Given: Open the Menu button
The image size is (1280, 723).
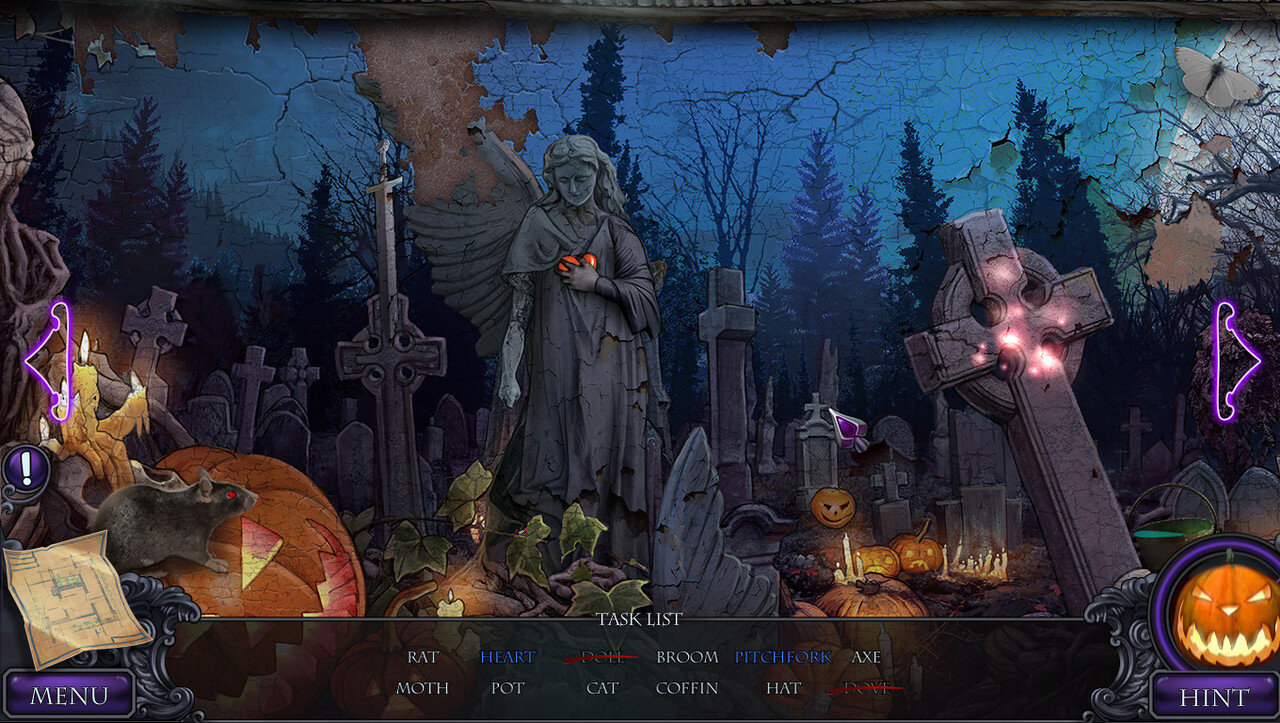Looking at the screenshot, I should [69, 695].
